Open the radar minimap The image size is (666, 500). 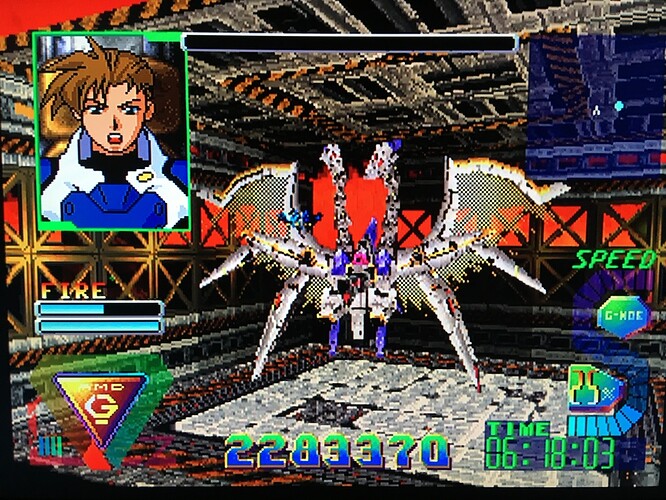point(596,105)
